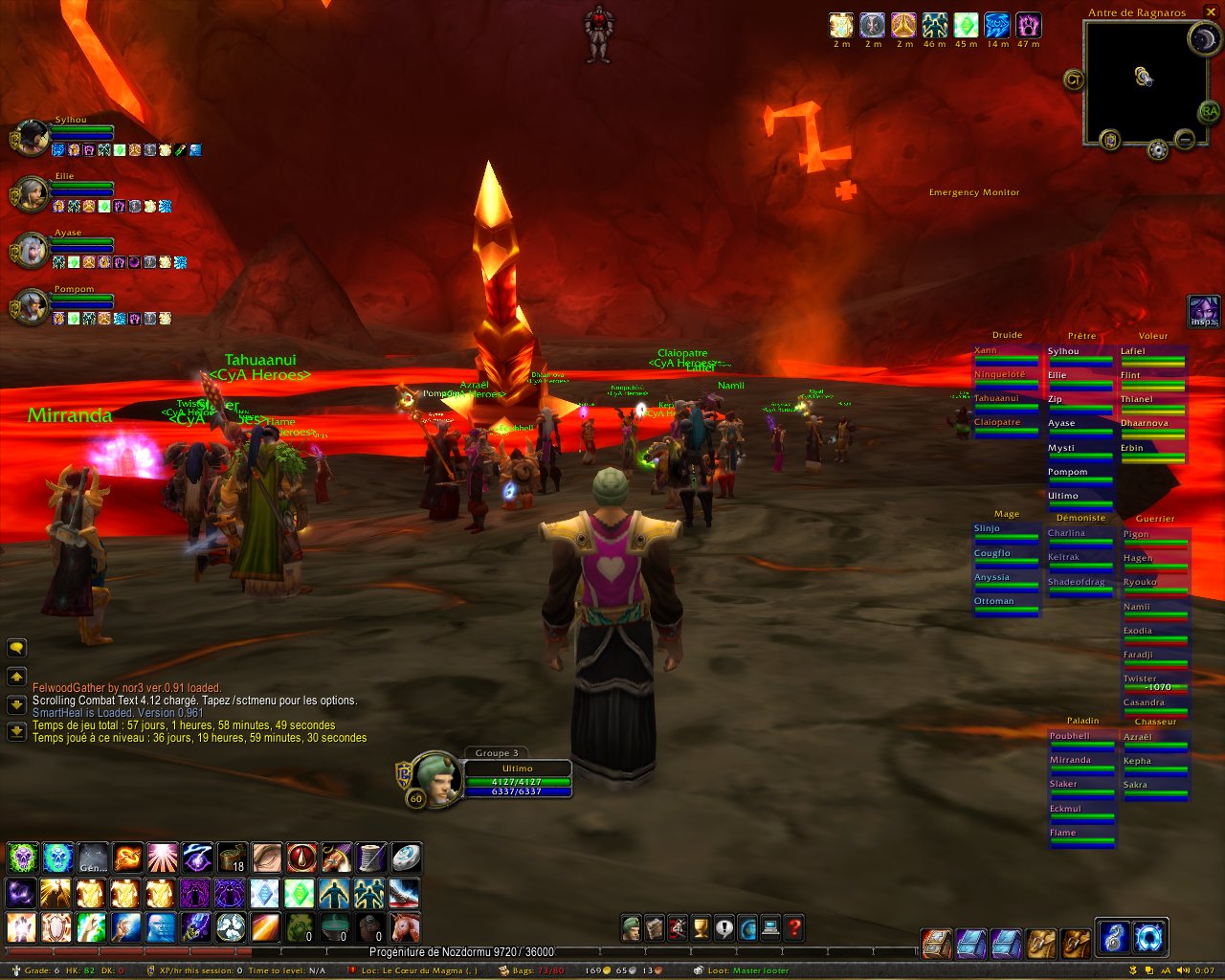This screenshot has height=980, width=1225.
Task: Open the quest log exclamation mark button
Action: tap(724, 927)
